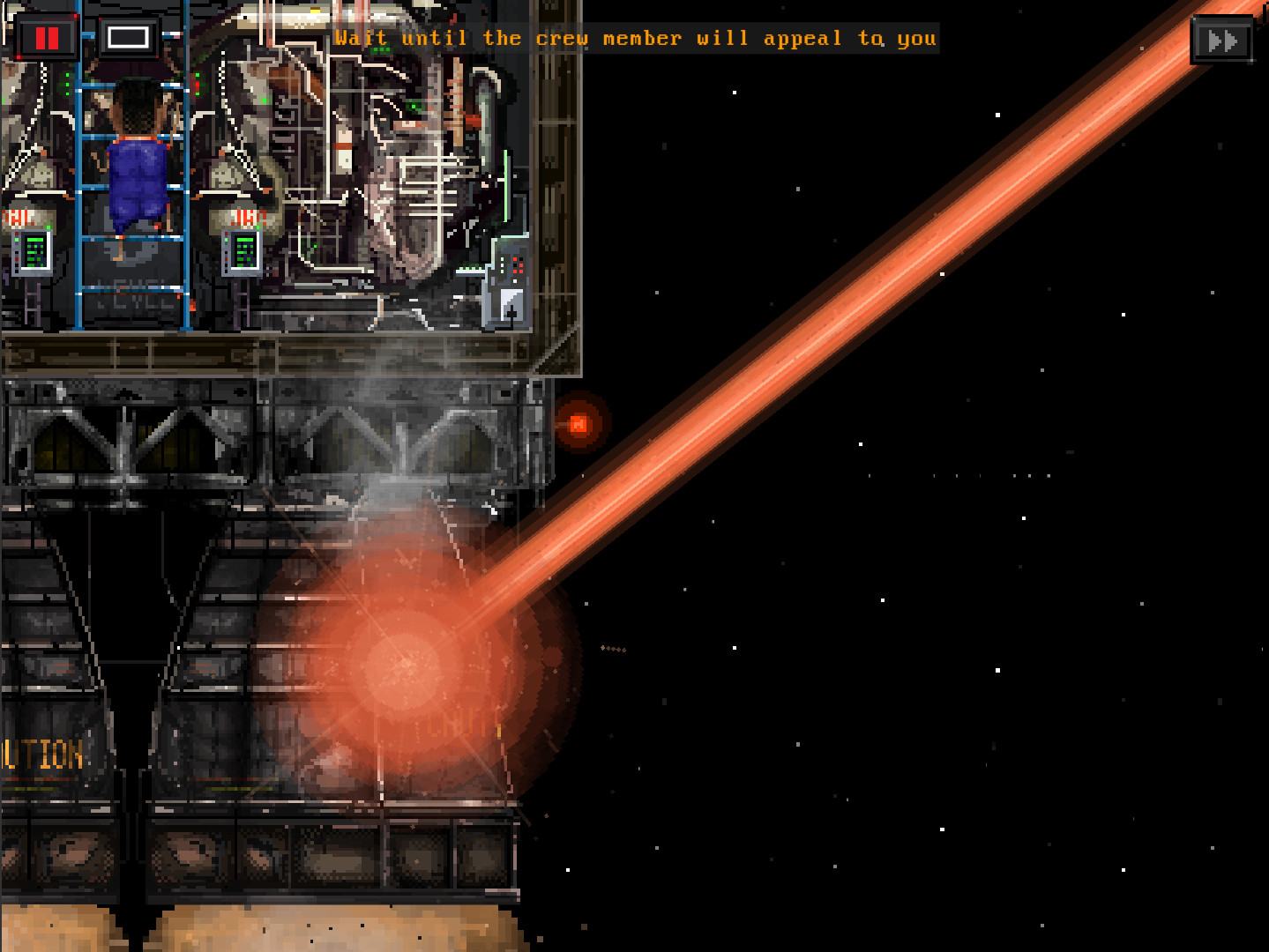Pause the game with the red pause button
This screenshot has width=1269, height=952.
[x=47, y=38]
